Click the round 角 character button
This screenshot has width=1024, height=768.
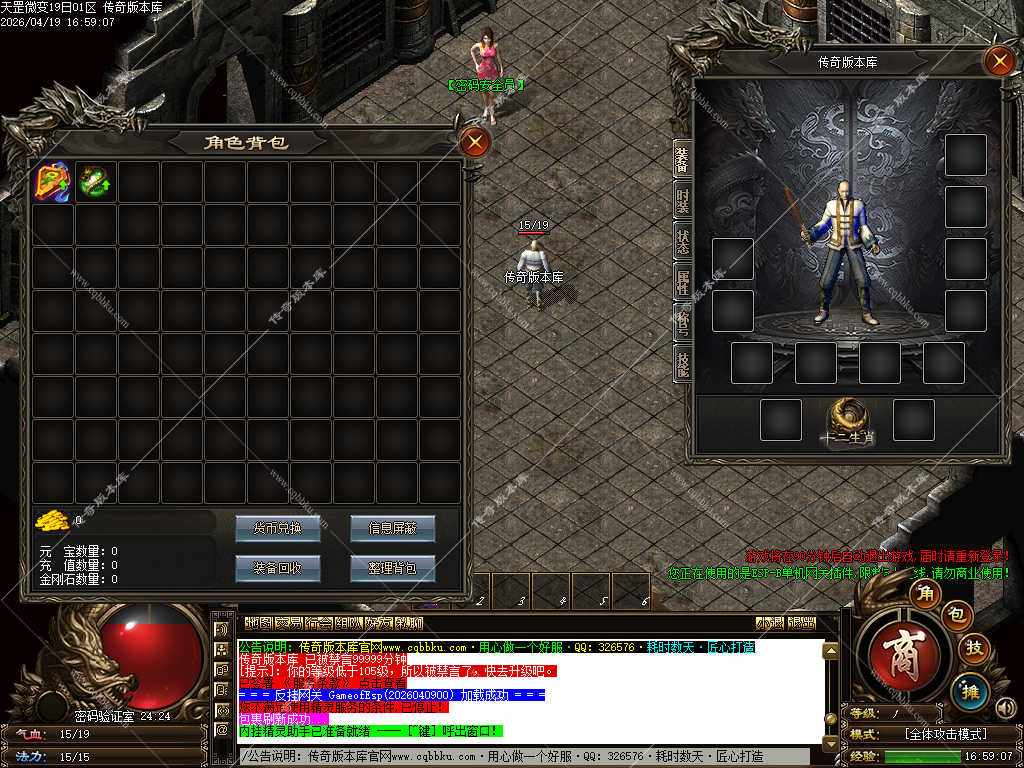[x=926, y=594]
